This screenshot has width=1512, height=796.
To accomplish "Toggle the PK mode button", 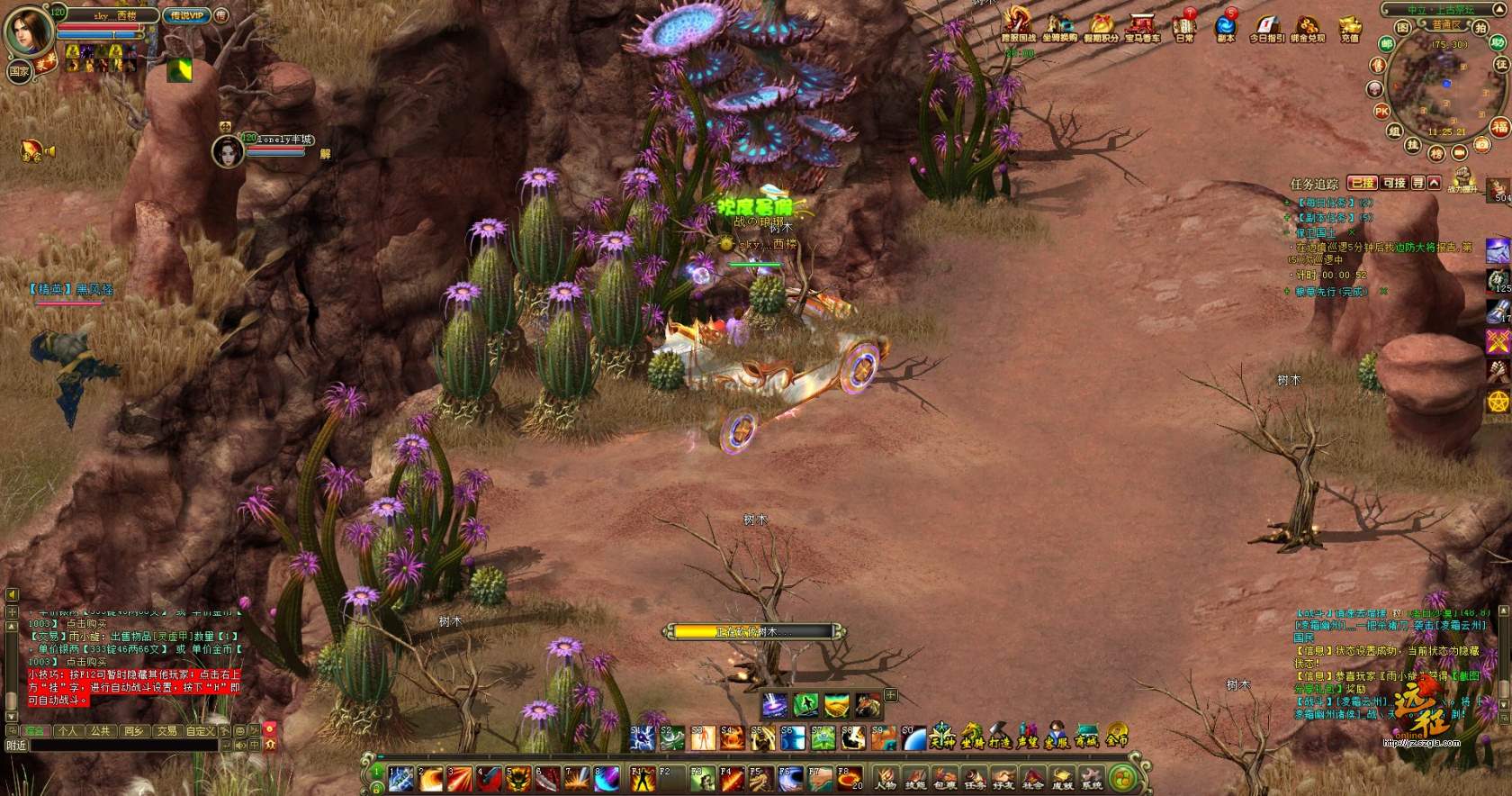I will pyautogui.click(x=1381, y=112).
